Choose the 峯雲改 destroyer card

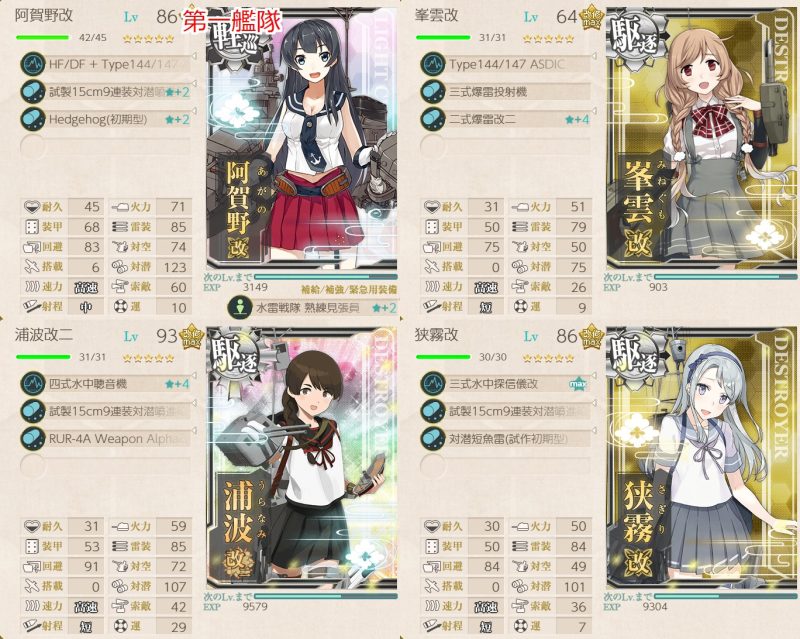point(700,160)
